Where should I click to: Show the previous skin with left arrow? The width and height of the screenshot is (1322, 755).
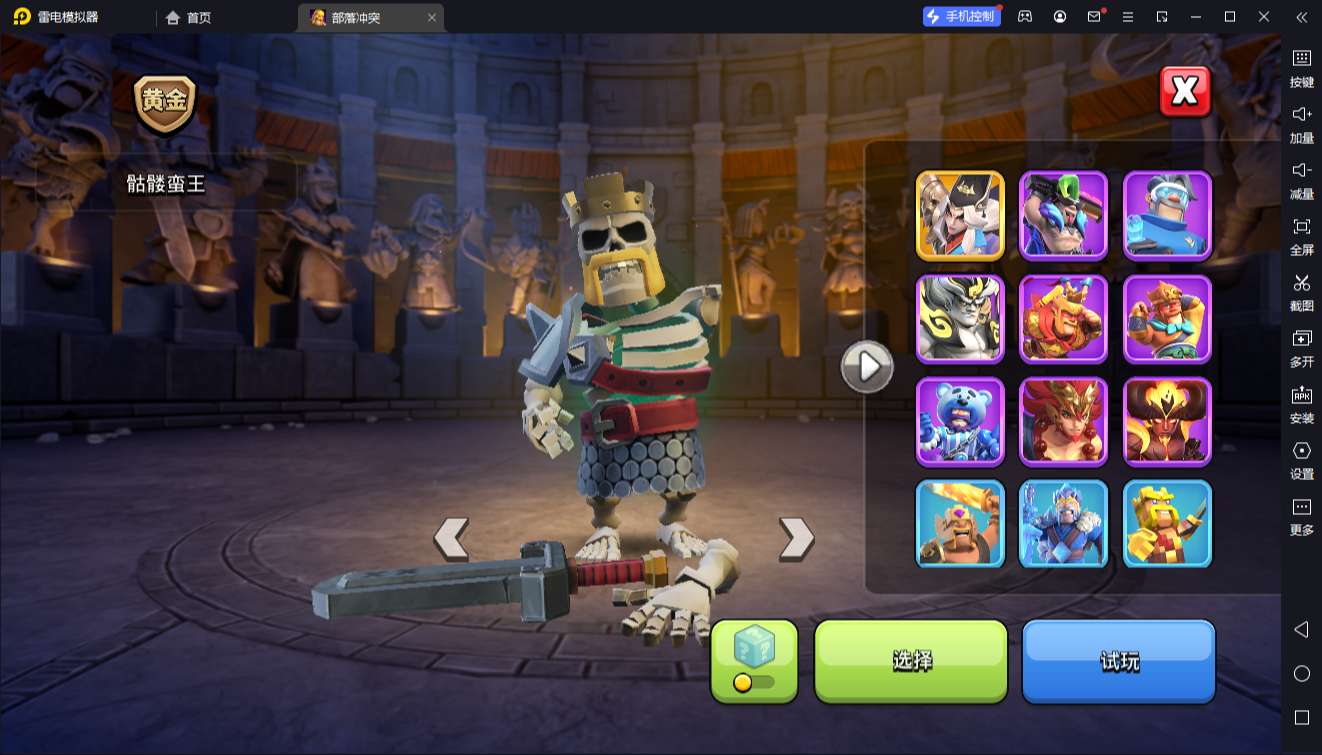pos(451,538)
